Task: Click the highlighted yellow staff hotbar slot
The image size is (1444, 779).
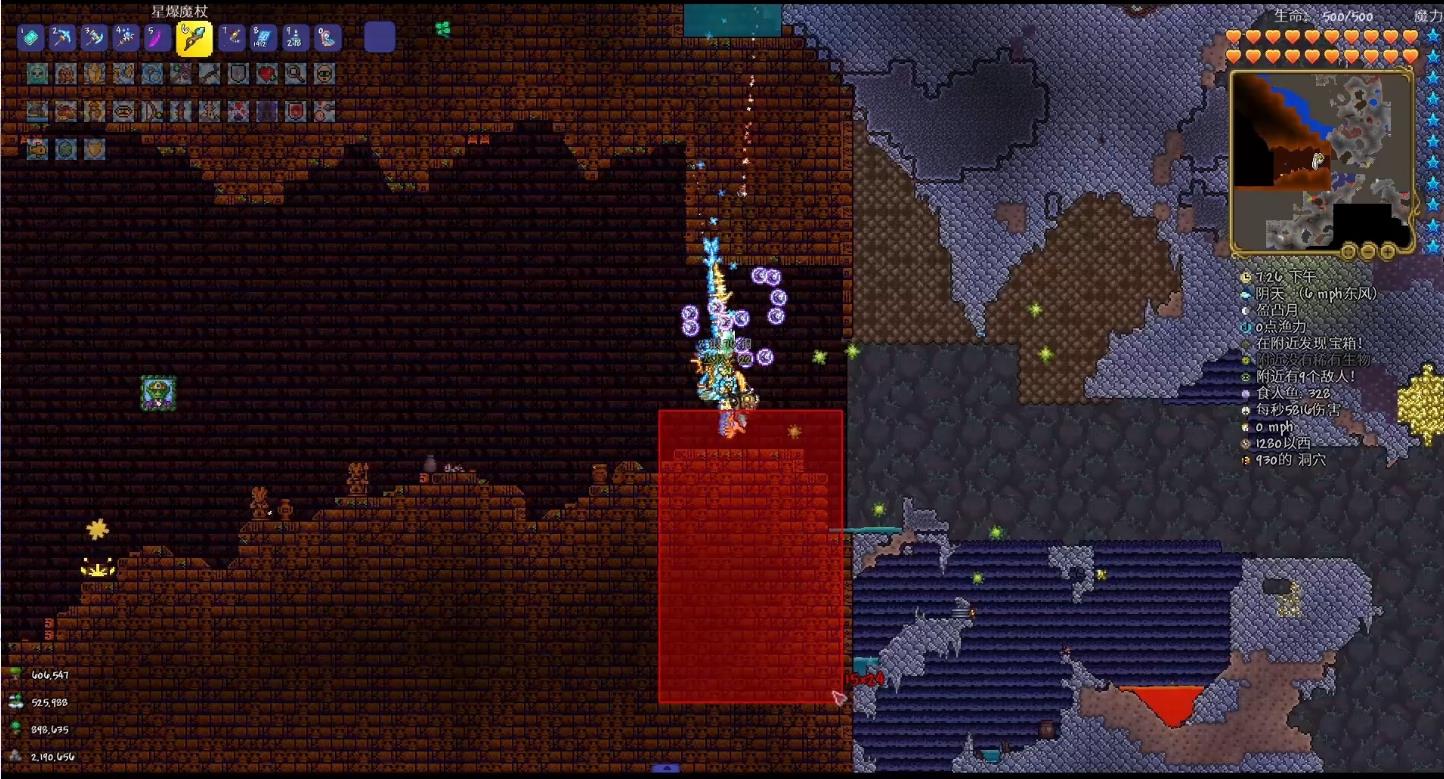Action: 193,38
